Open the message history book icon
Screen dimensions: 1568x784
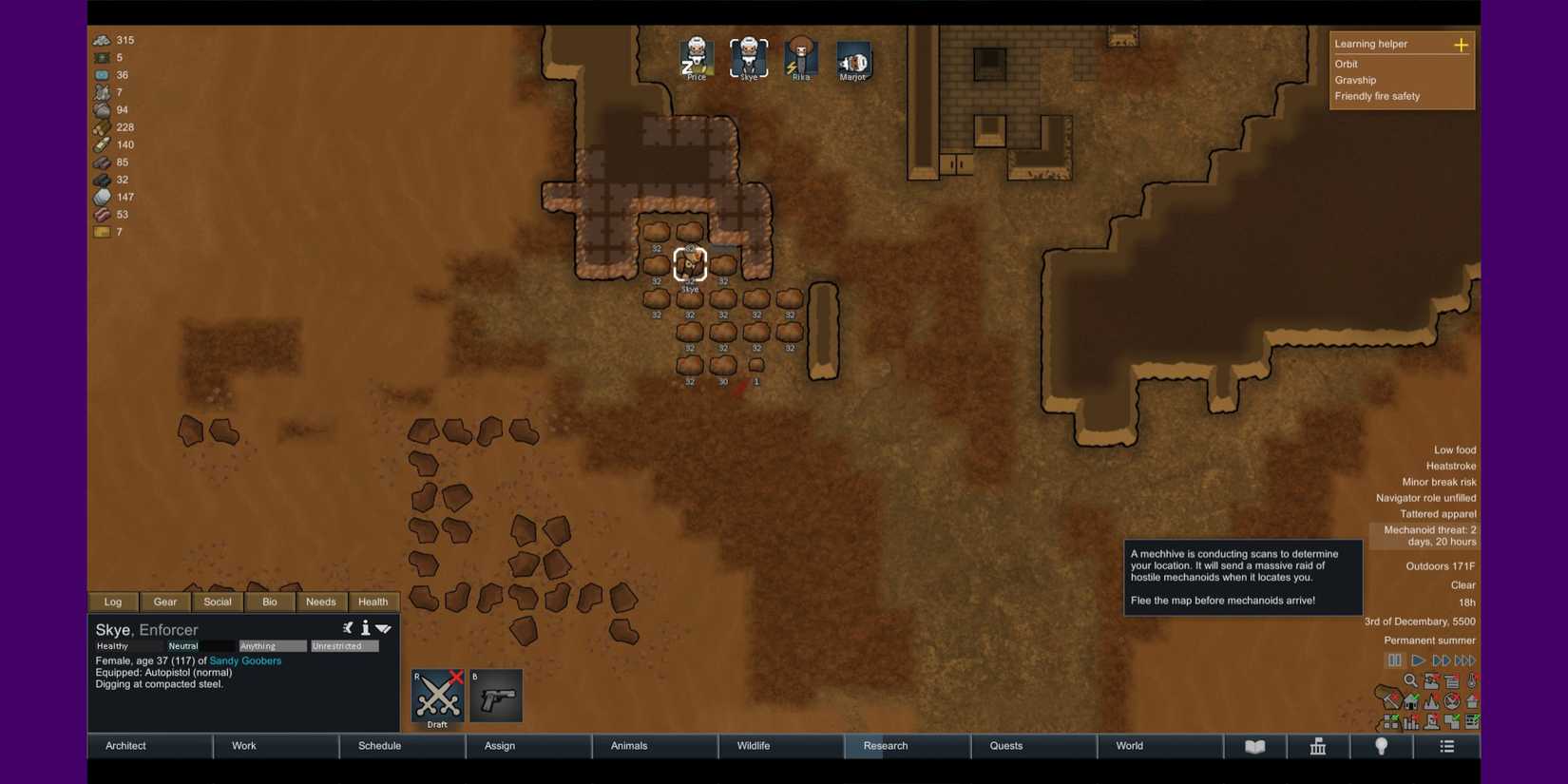coord(1256,747)
